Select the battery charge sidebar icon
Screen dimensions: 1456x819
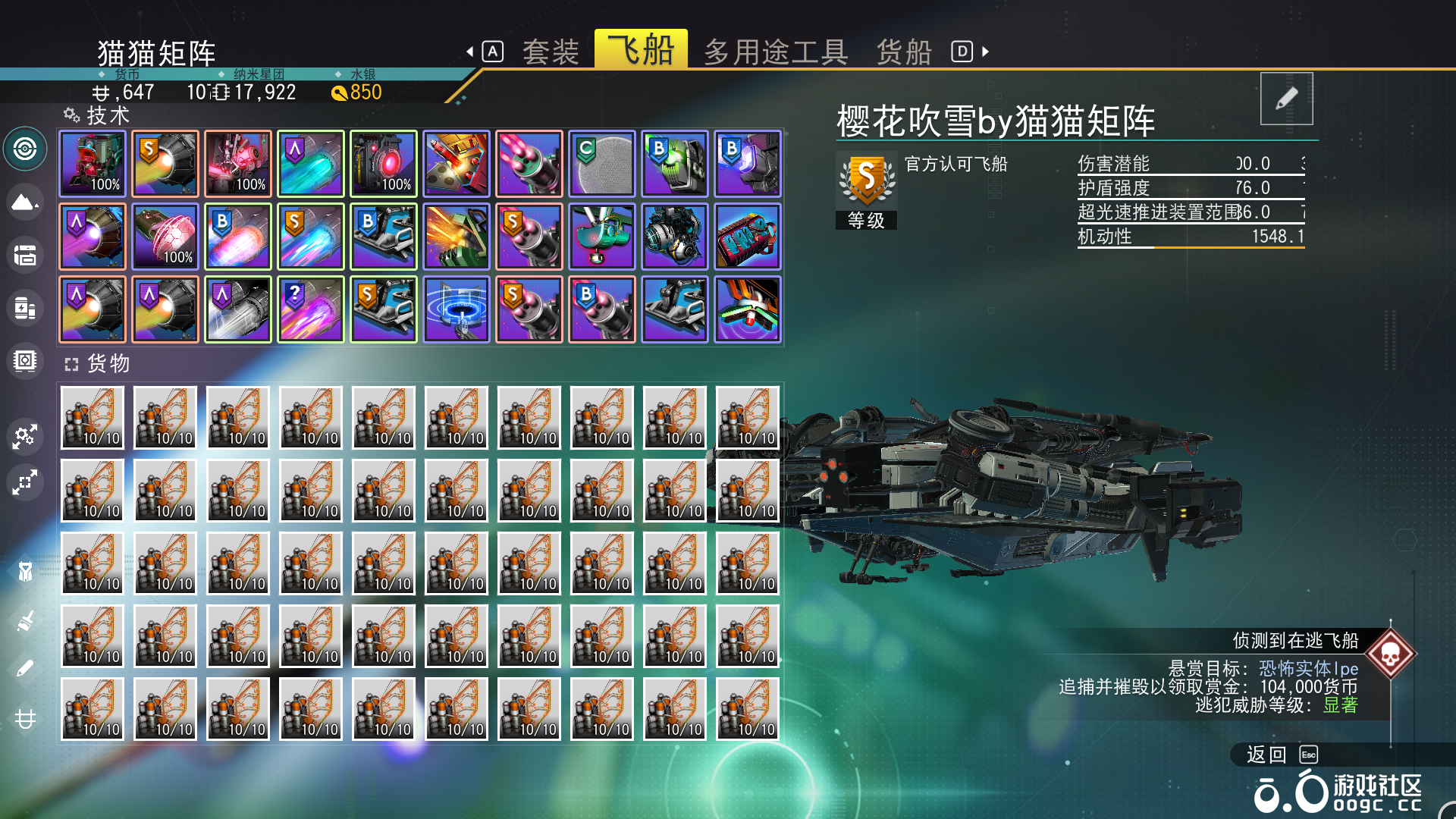pos(25,309)
